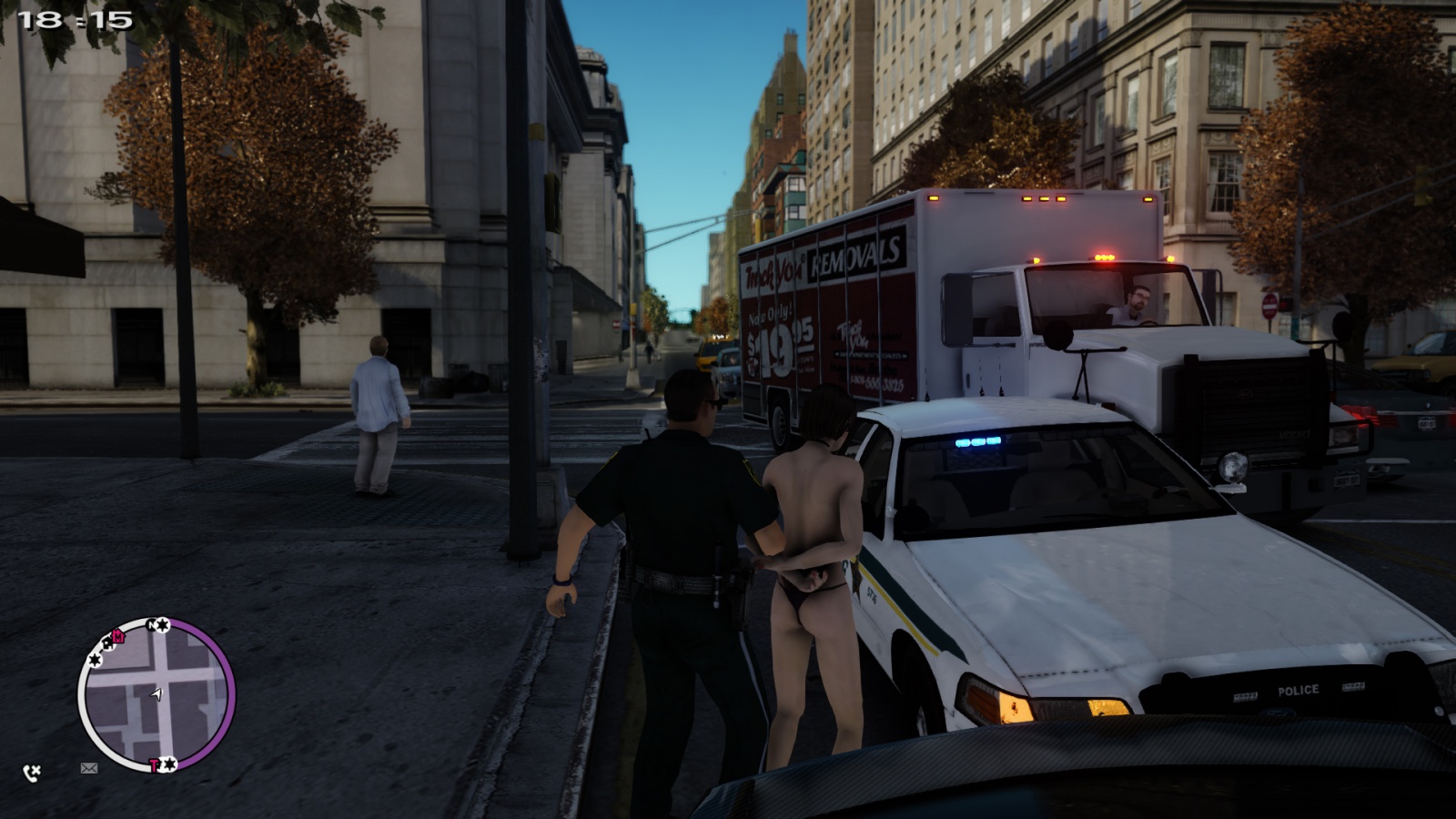This screenshot has height=819, width=1456.
Task: Select the white player arrow on radar
Action: (157, 694)
